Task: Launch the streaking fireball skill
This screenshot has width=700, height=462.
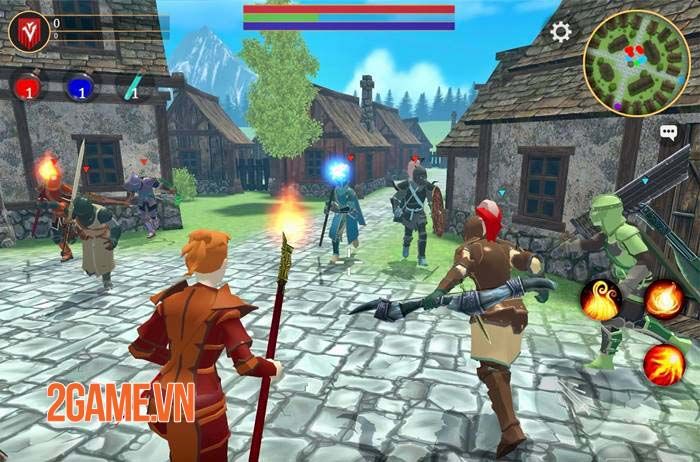Action: 664,363
